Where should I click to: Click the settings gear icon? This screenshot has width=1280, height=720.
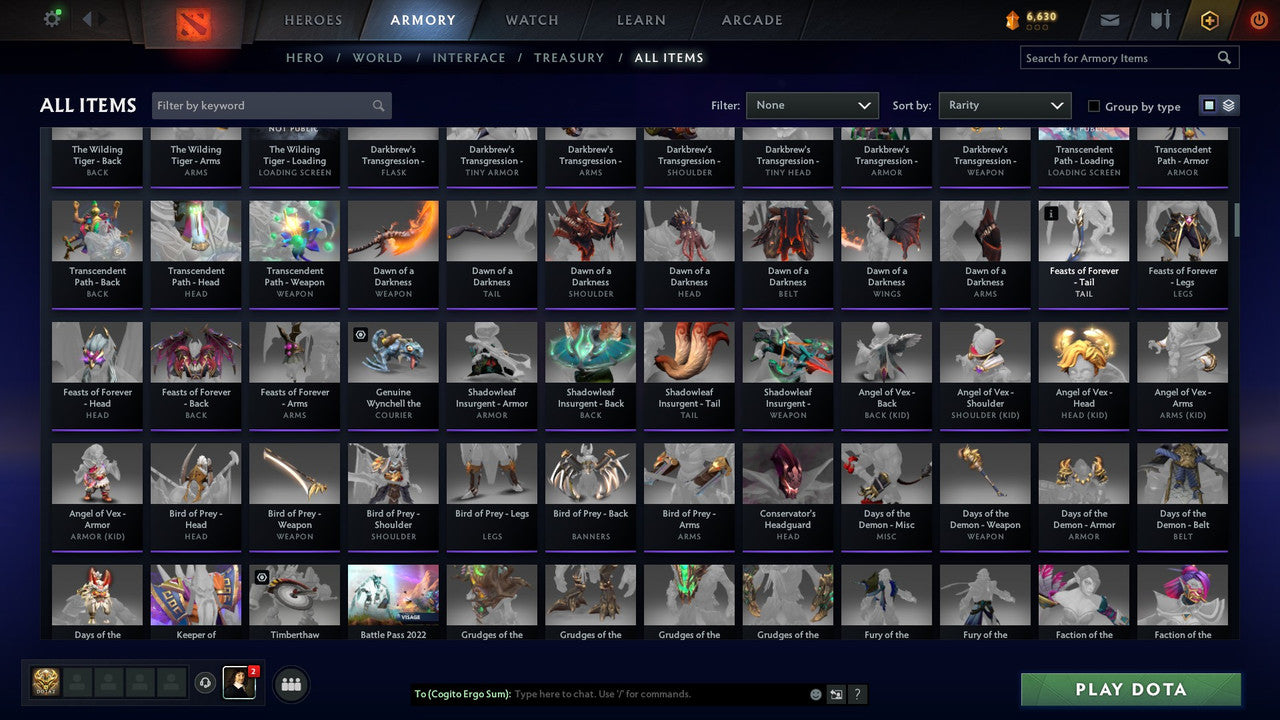(x=53, y=17)
